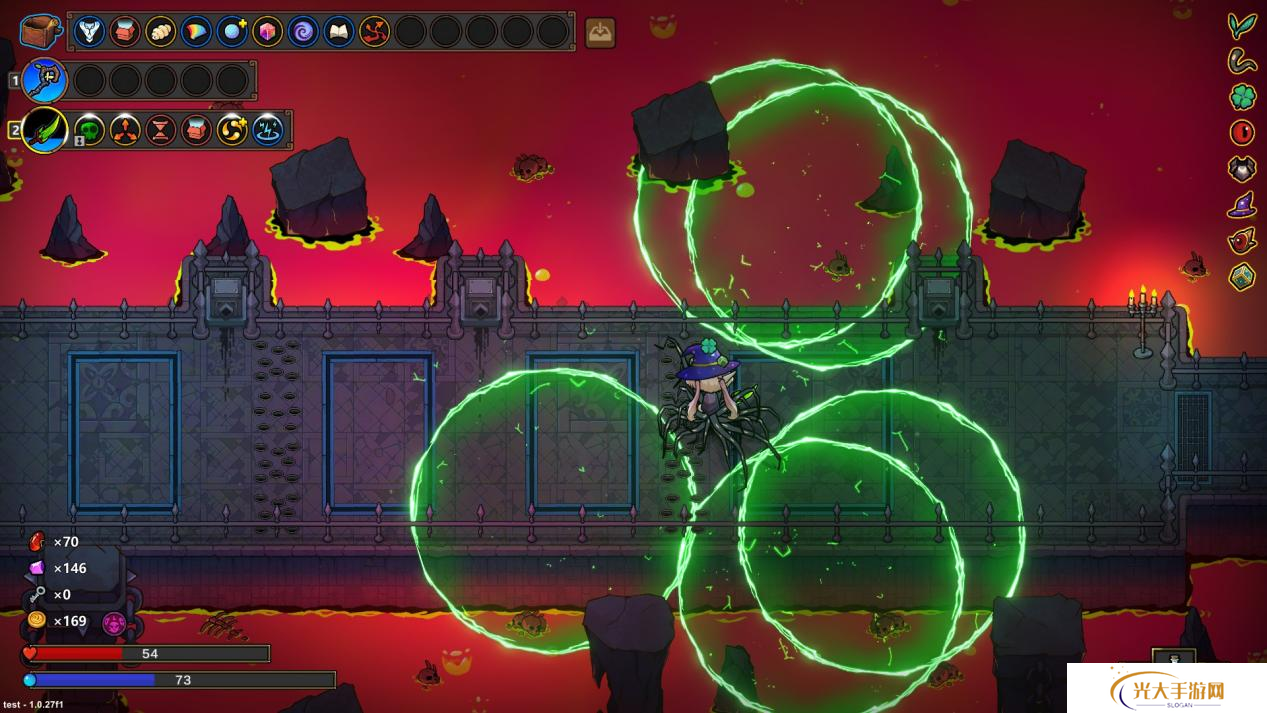
Task: Select the blue lightning circle rune
Action: click(267, 130)
